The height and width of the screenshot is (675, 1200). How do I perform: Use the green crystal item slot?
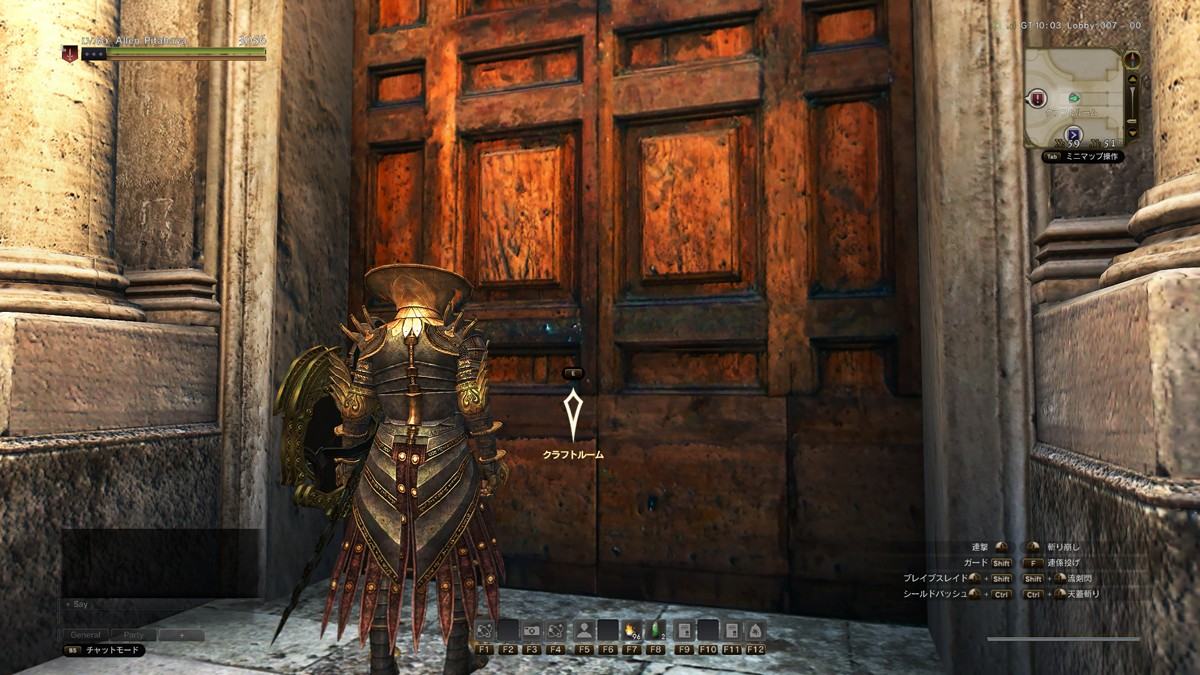click(x=657, y=631)
